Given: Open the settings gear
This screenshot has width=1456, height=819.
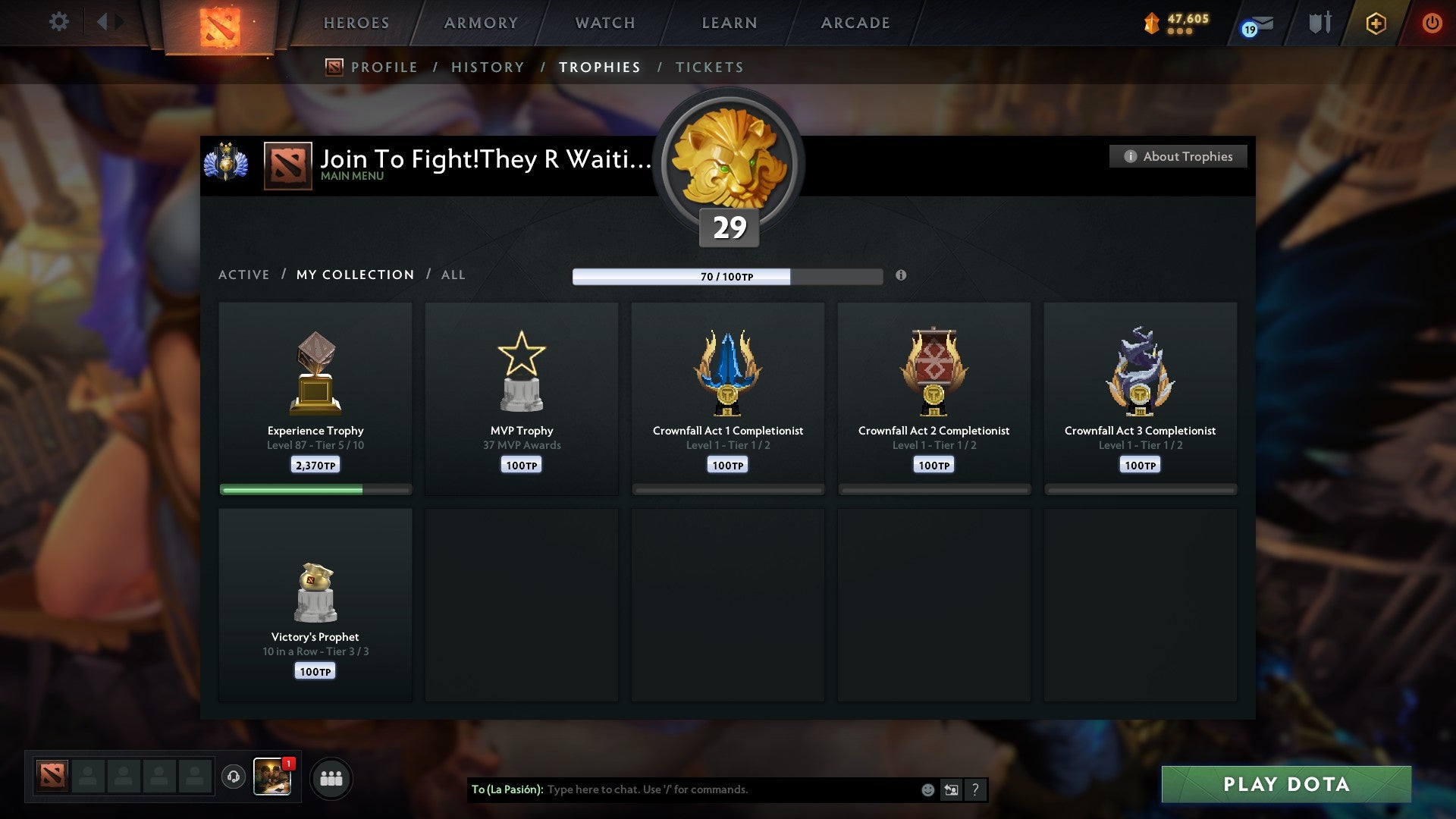Looking at the screenshot, I should [x=58, y=21].
